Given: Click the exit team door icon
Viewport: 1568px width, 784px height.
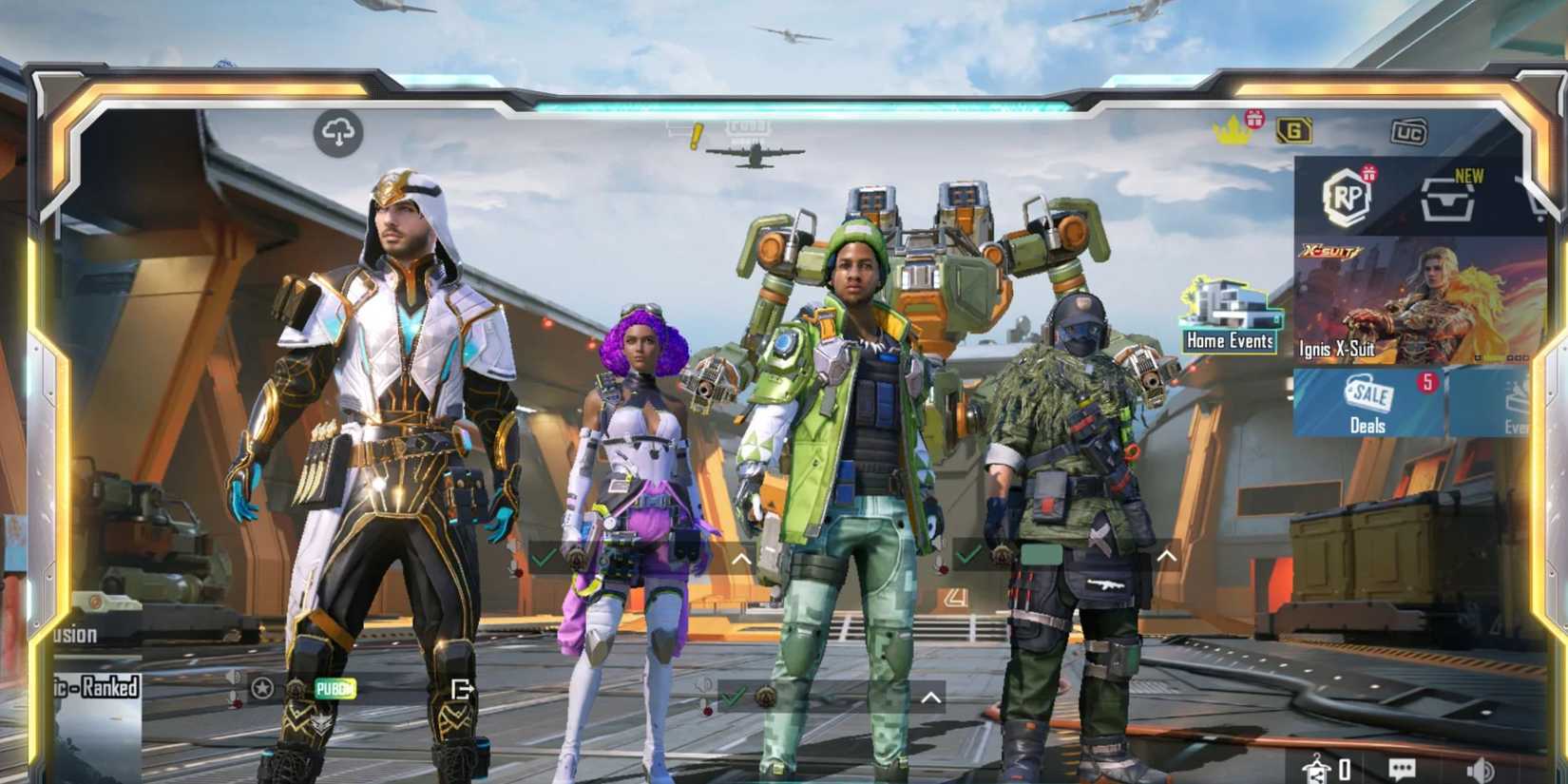Looking at the screenshot, I should click(462, 690).
